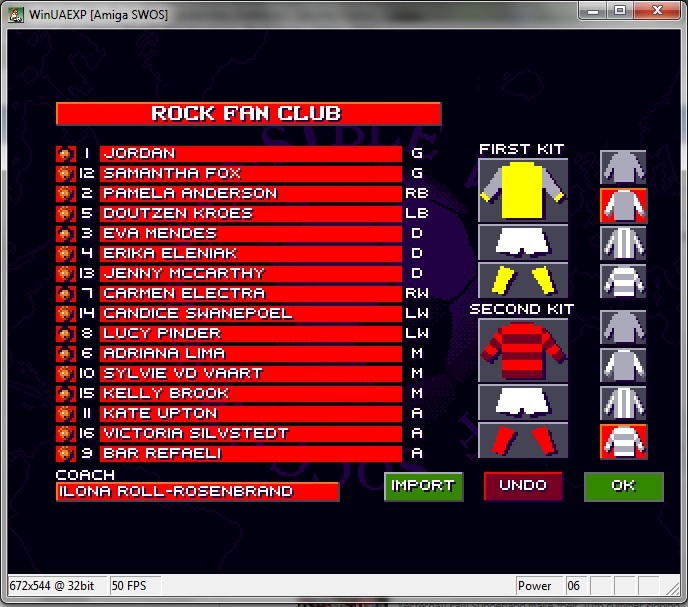Change the second kit red striped shirt
Viewport: 688px width, 607px height.
point(523,349)
